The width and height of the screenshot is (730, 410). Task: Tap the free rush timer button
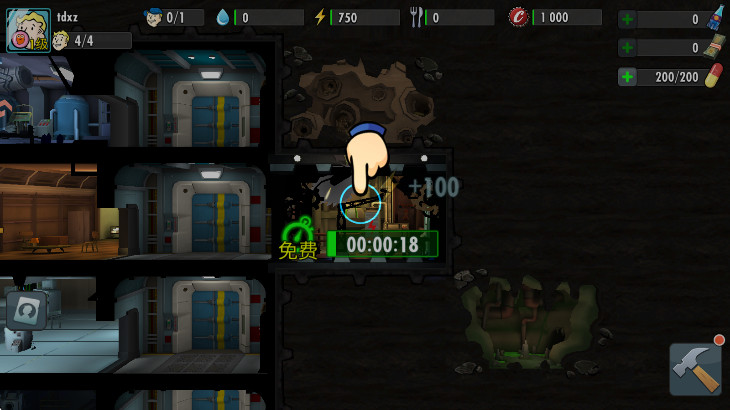[x=382, y=244]
